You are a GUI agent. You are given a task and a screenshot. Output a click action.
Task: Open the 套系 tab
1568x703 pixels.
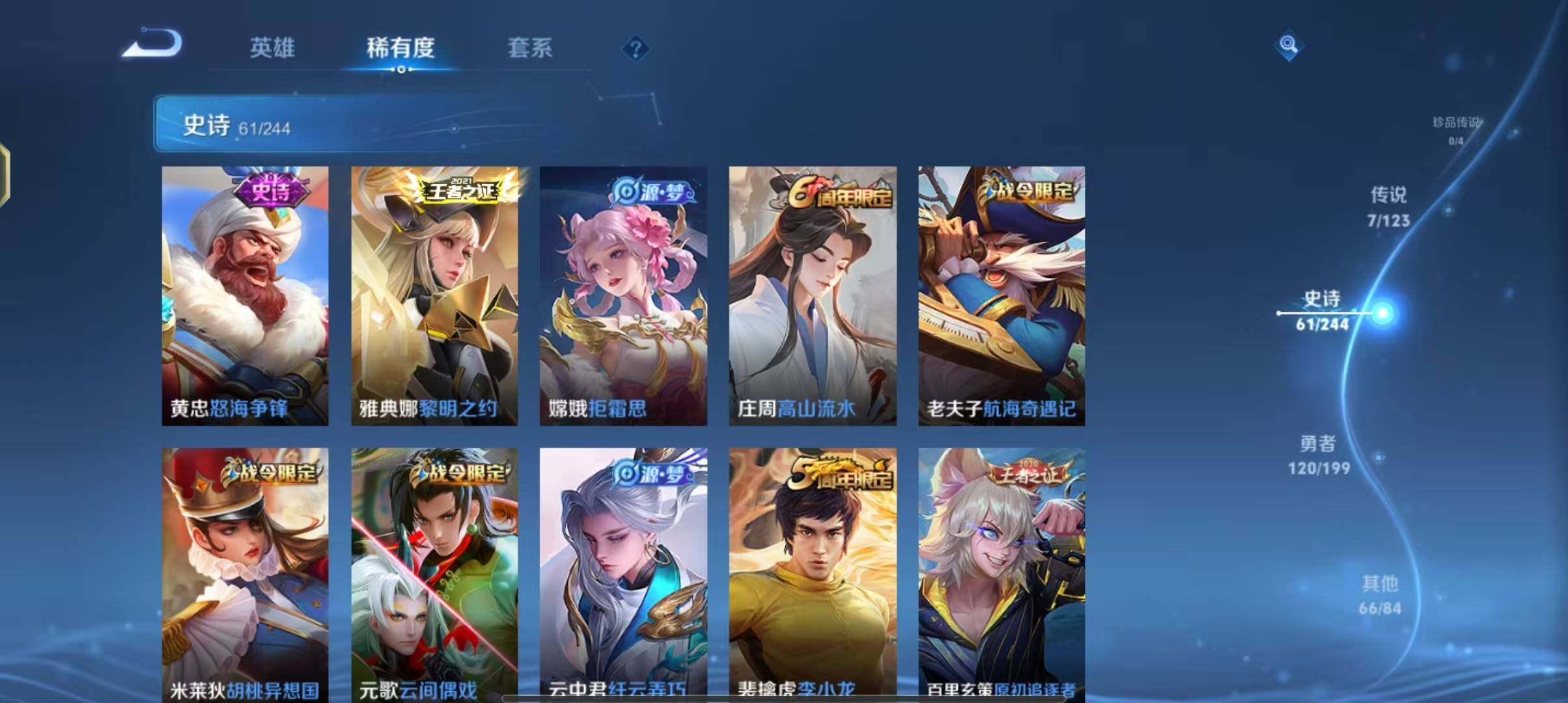point(529,48)
